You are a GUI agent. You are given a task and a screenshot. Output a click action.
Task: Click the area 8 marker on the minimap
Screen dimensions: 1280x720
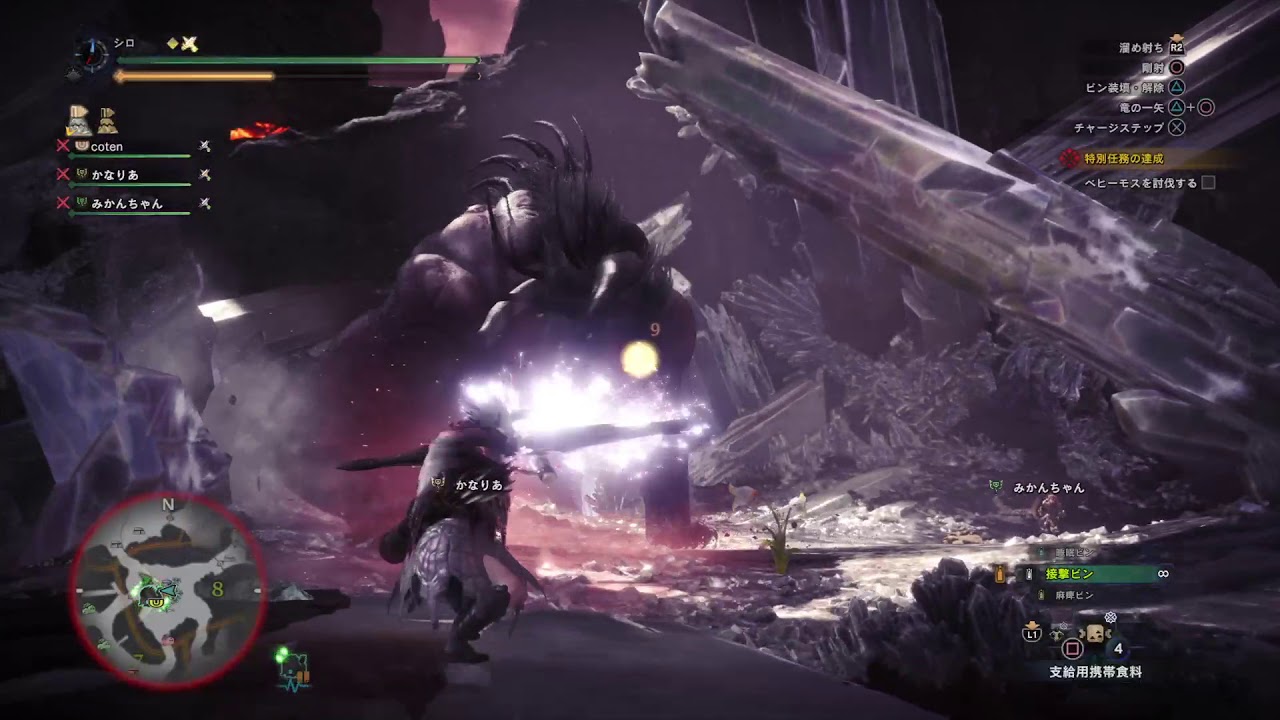[x=217, y=589]
